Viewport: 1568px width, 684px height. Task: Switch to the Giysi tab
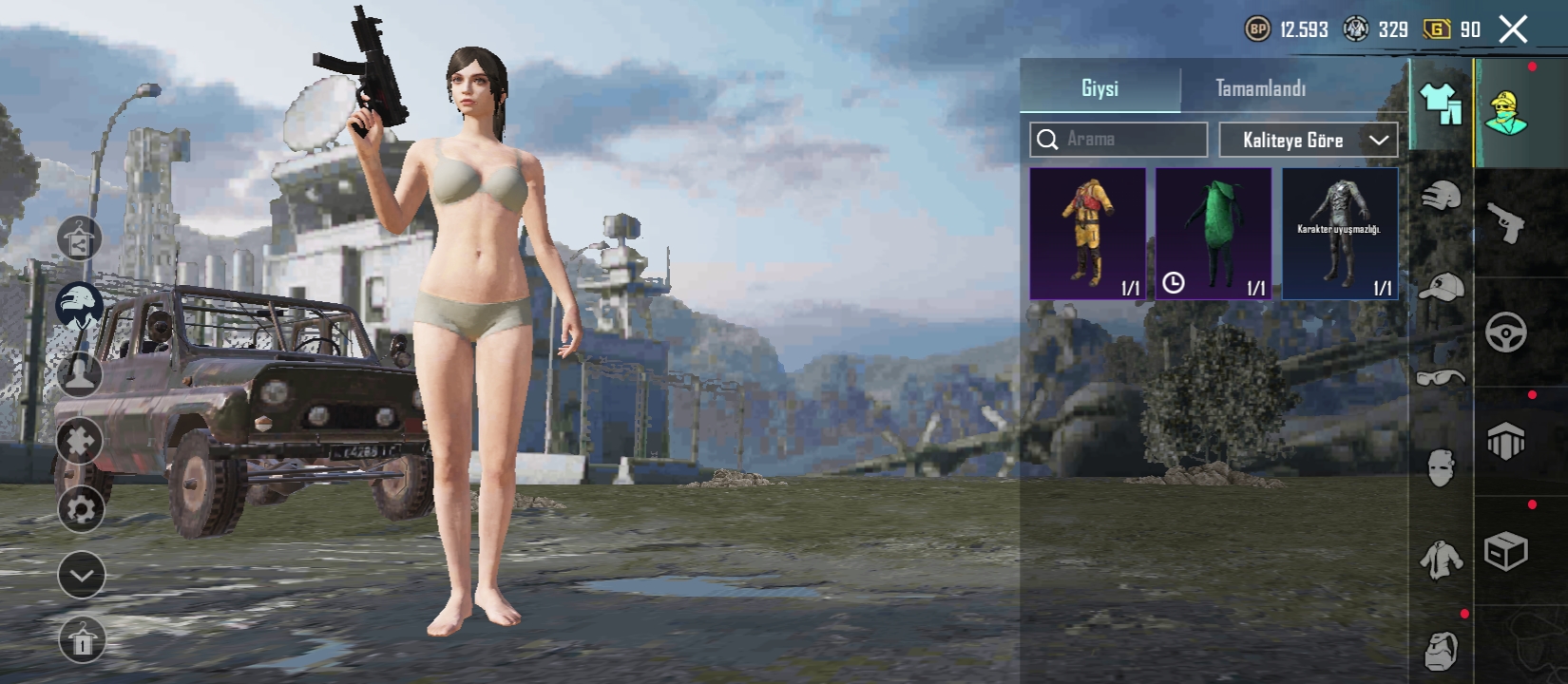1100,89
